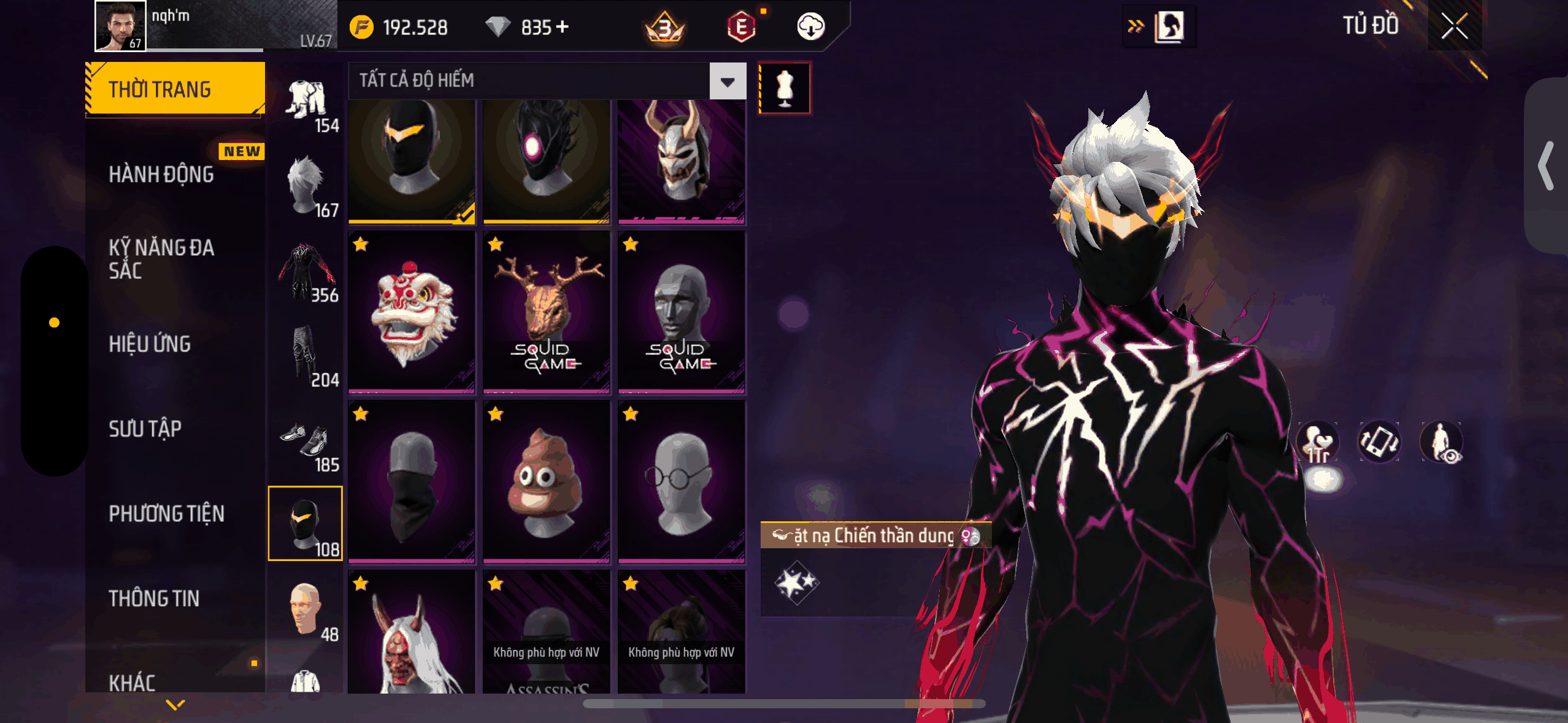Open the Thông Tin tab
The height and width of the screenshot is (723, 1568).
coord(154,599)
